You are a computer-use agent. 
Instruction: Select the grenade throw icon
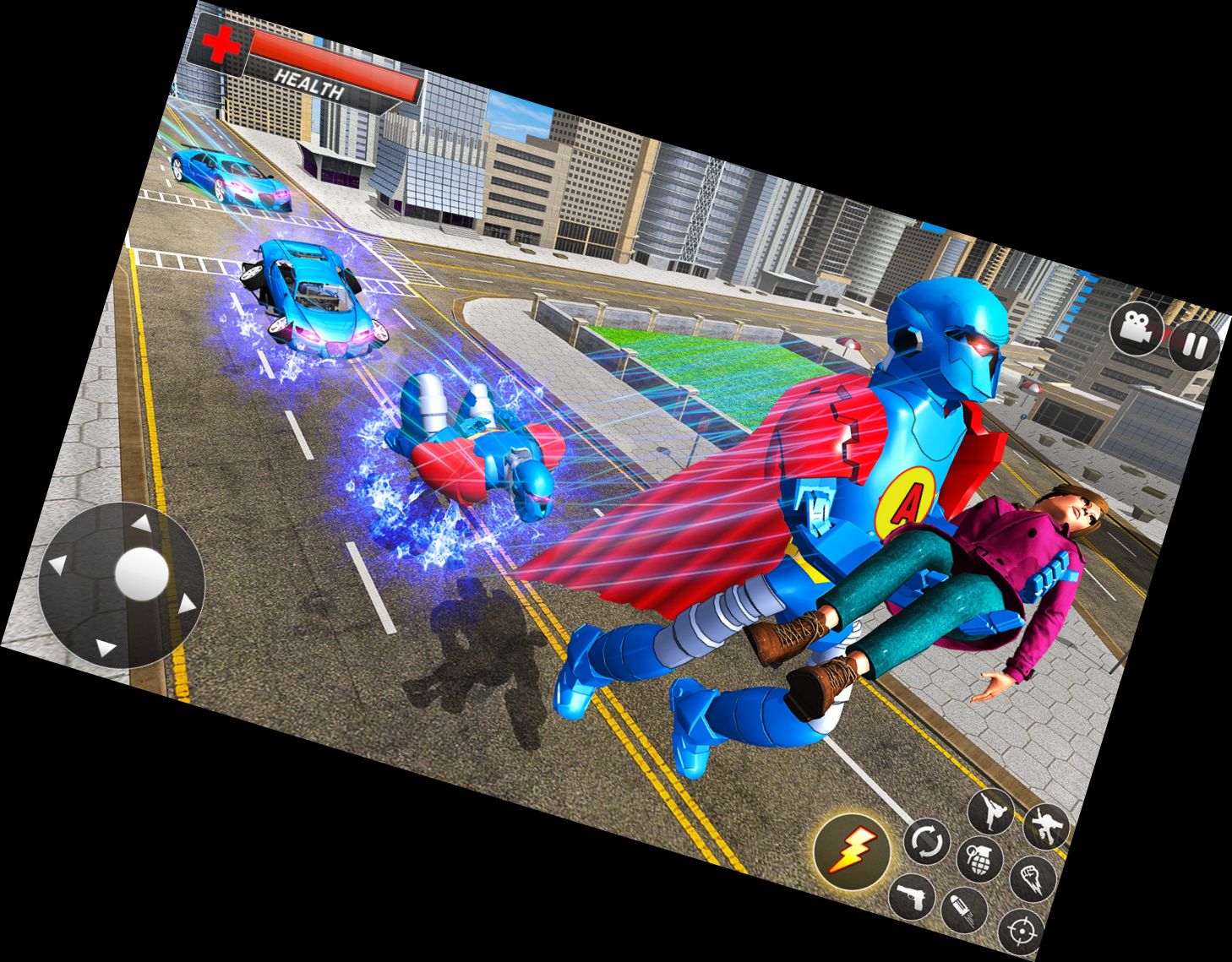(978, 858)
